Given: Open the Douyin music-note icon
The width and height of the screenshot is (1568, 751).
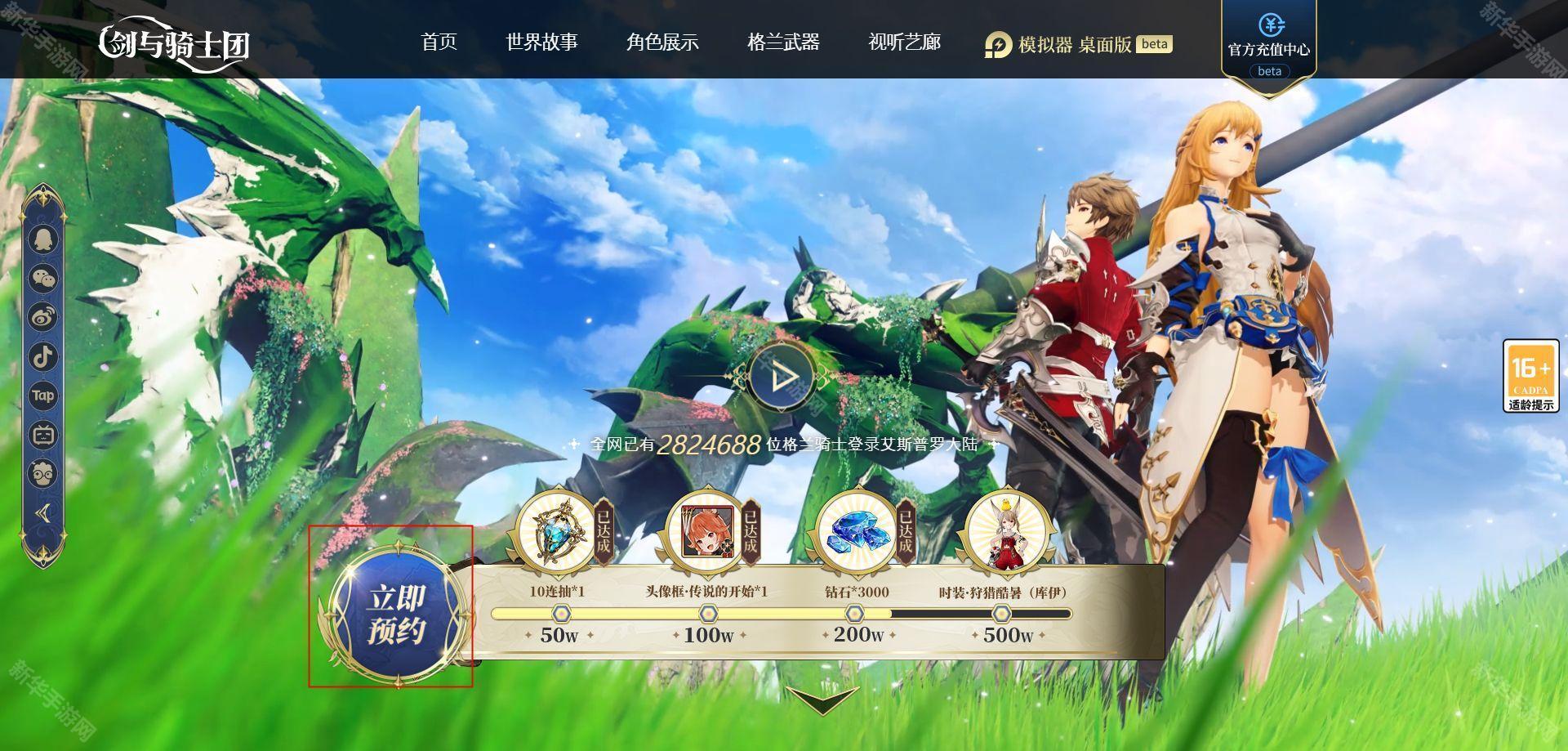Looking at the screenshot, I should (x=43, y=356).
